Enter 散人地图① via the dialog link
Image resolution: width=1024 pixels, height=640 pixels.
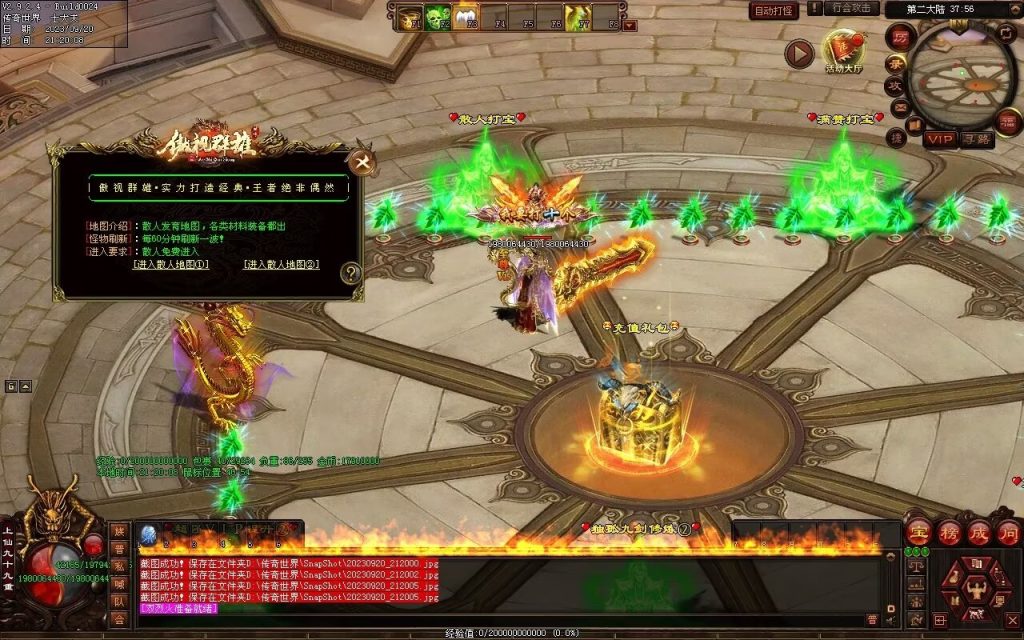(170, 265)
